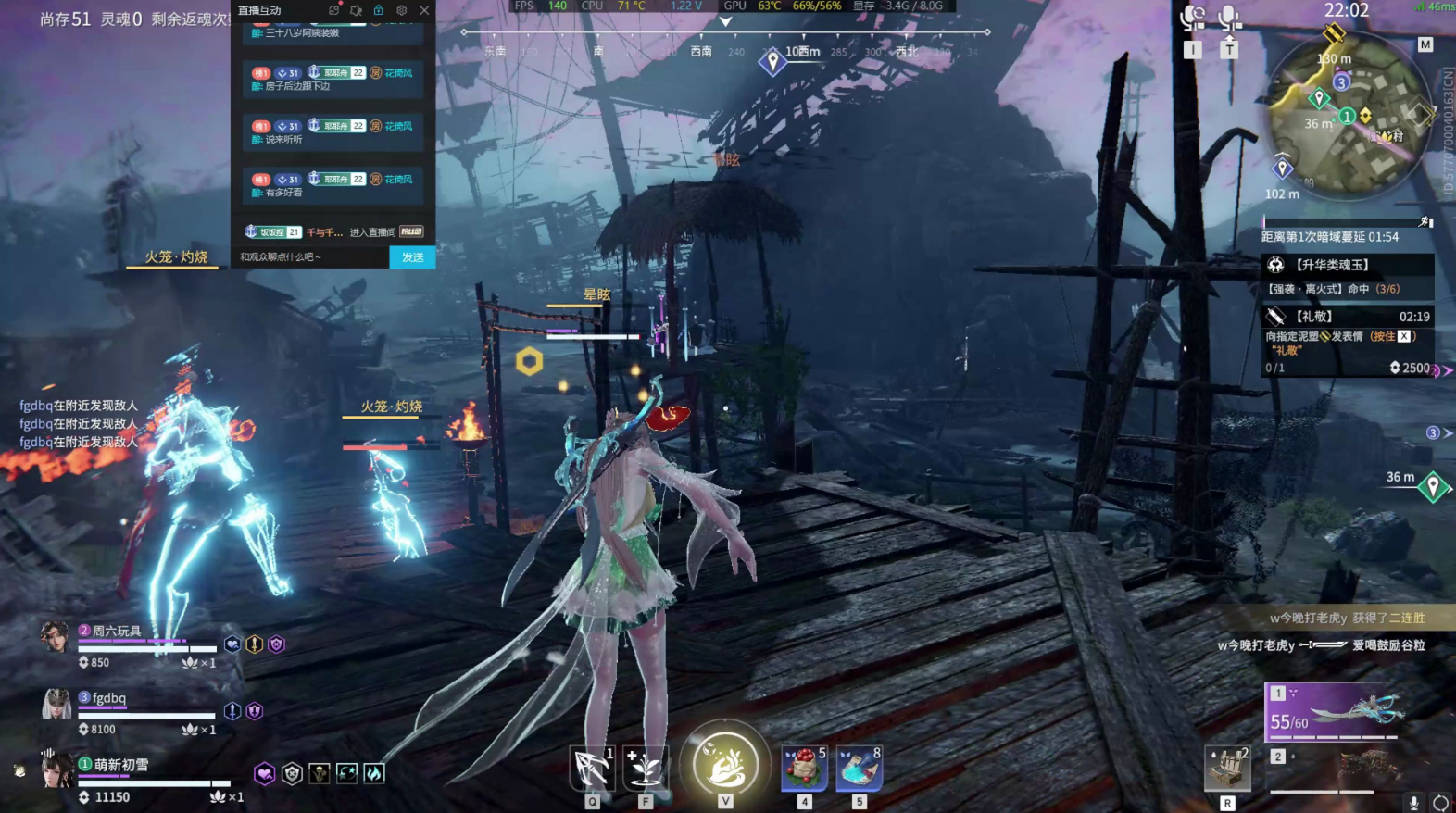Focus the audience chat input box
1456x813 pixels.
tap(310, 257)
